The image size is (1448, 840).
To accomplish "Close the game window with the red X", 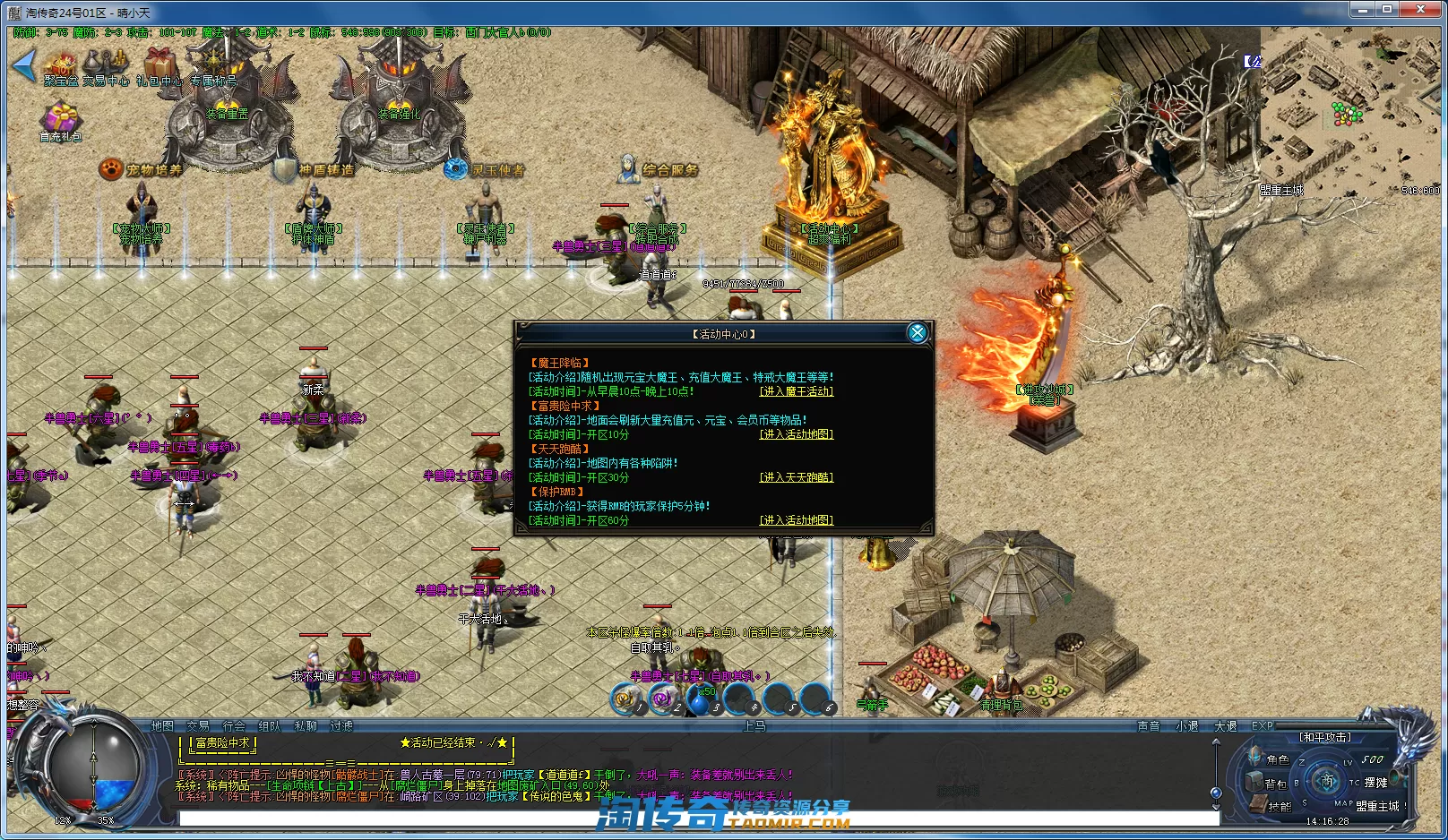I will [1419, 10].
